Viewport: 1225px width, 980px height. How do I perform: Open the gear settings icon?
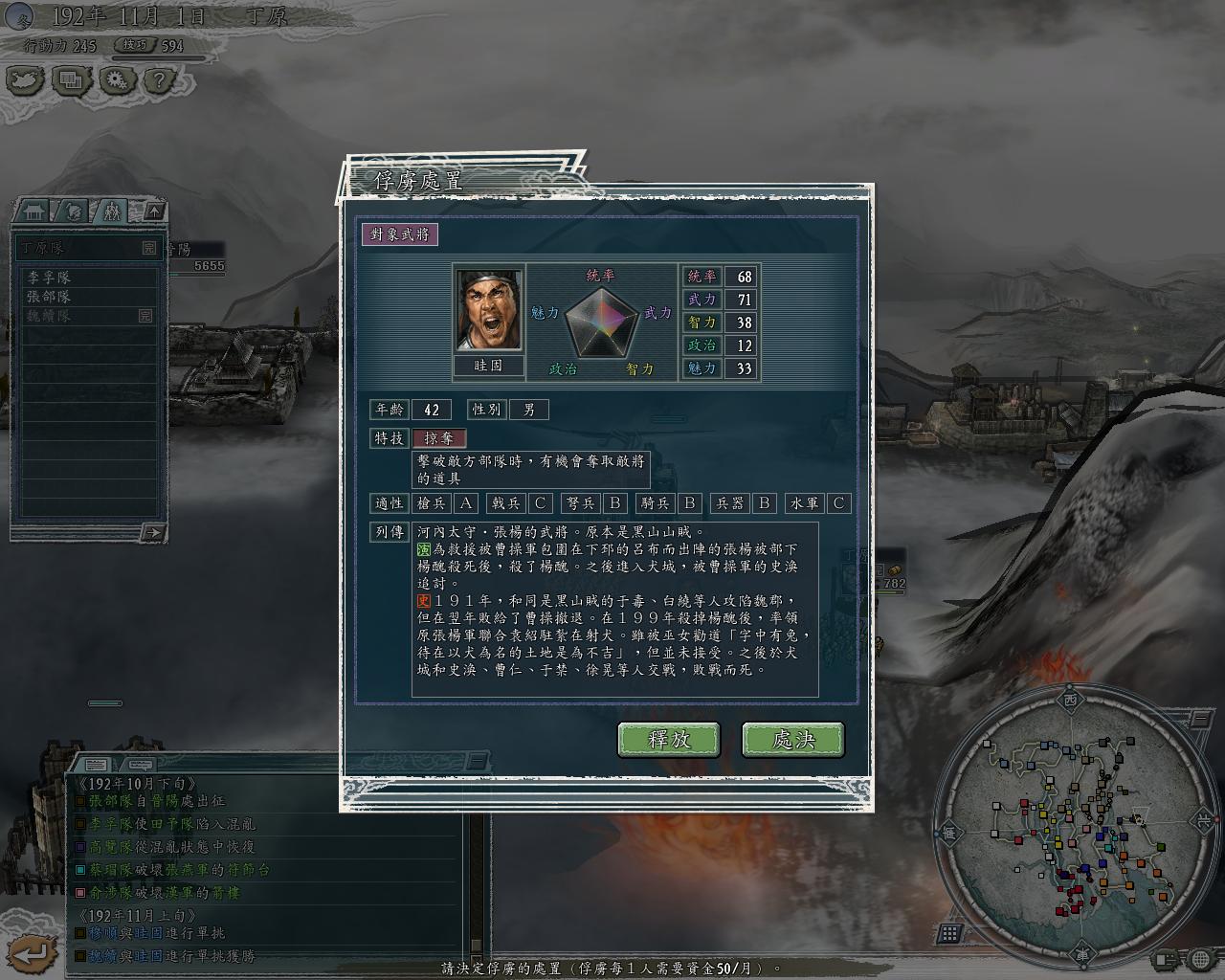pyautogui.click(x=116, y=79)
